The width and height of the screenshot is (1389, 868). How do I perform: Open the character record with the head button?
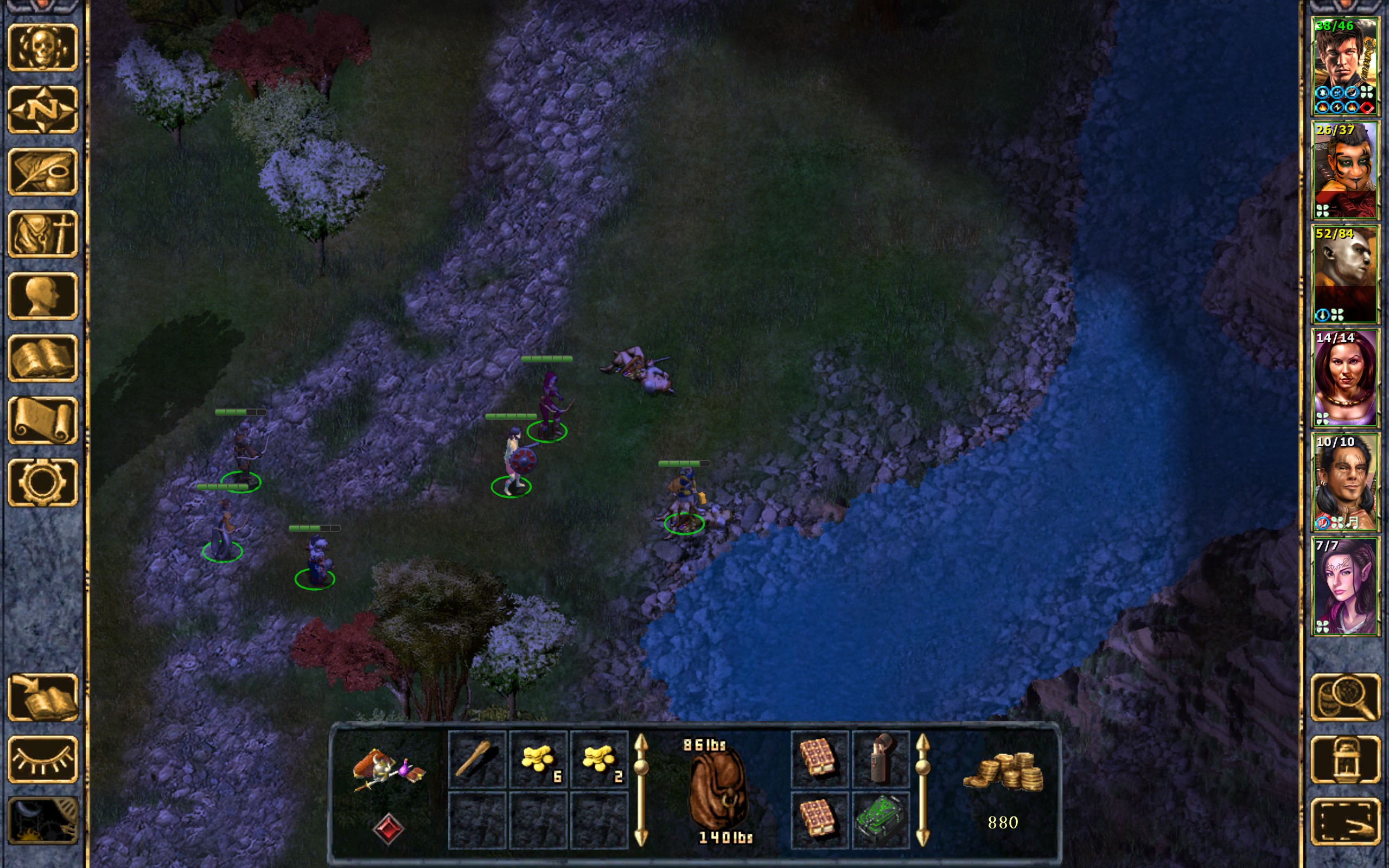tap(42, 296)
